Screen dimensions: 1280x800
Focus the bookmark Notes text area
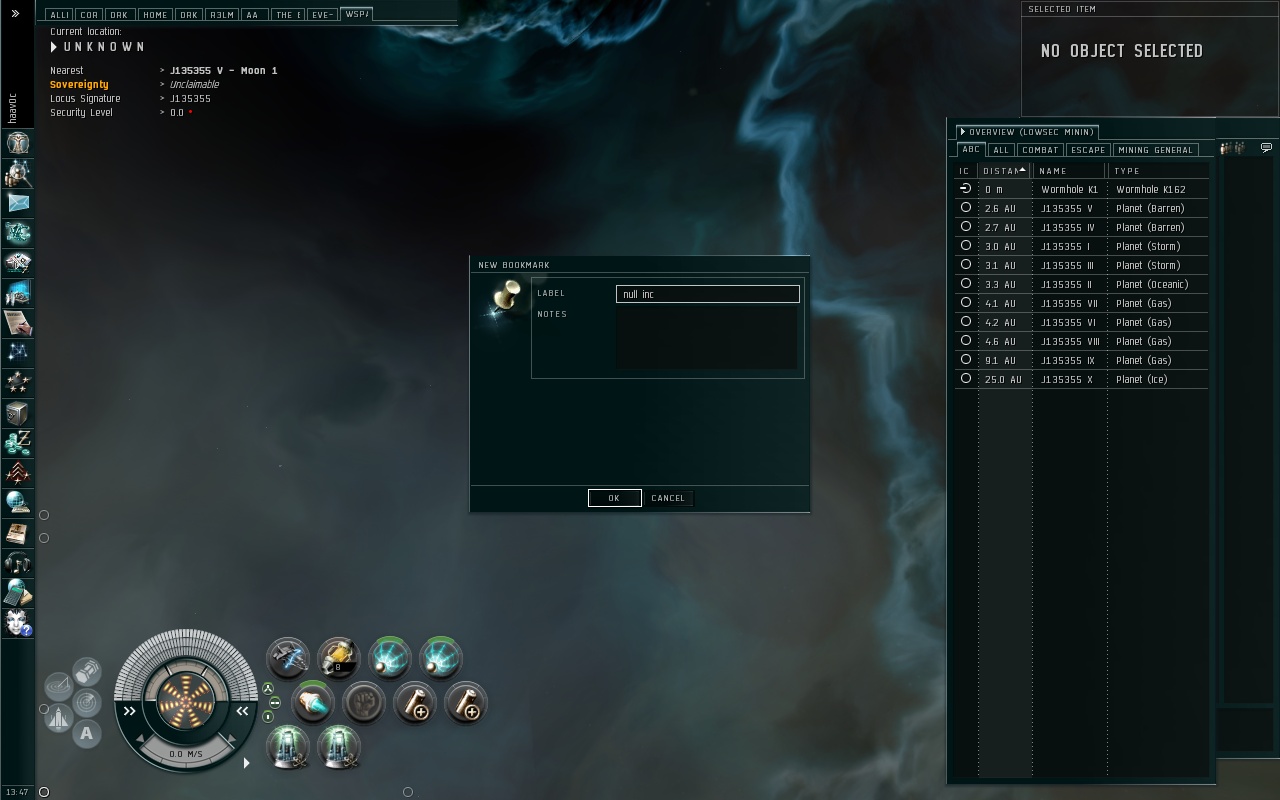pos(707,338)
